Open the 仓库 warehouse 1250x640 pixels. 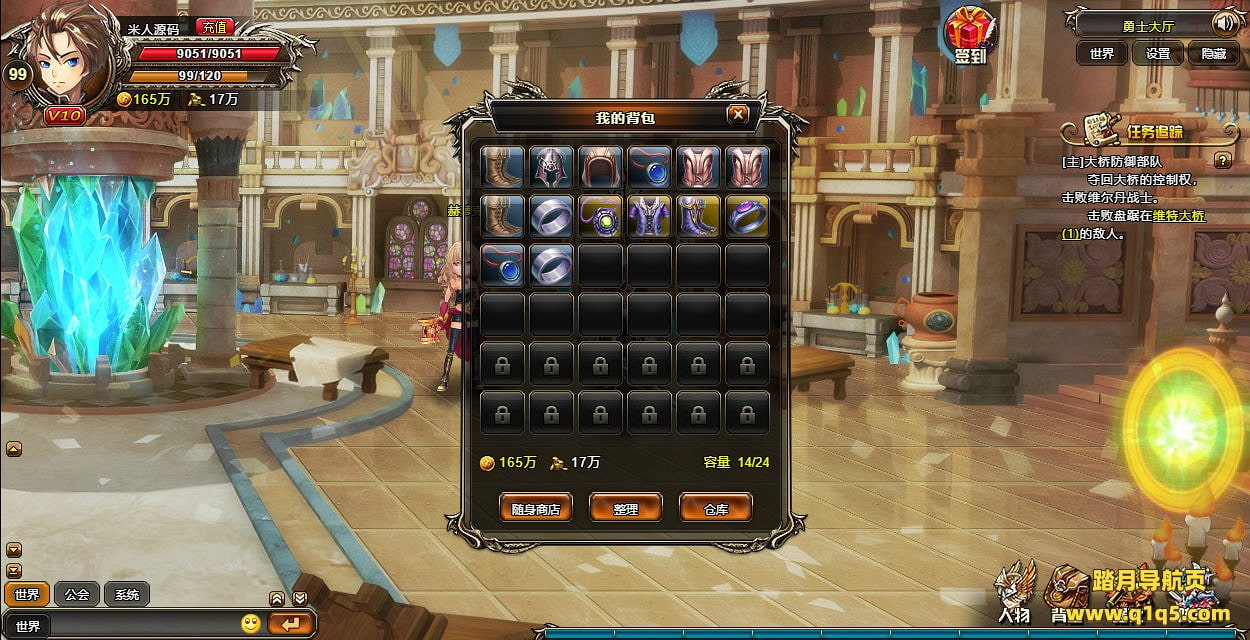coord(715,508)
